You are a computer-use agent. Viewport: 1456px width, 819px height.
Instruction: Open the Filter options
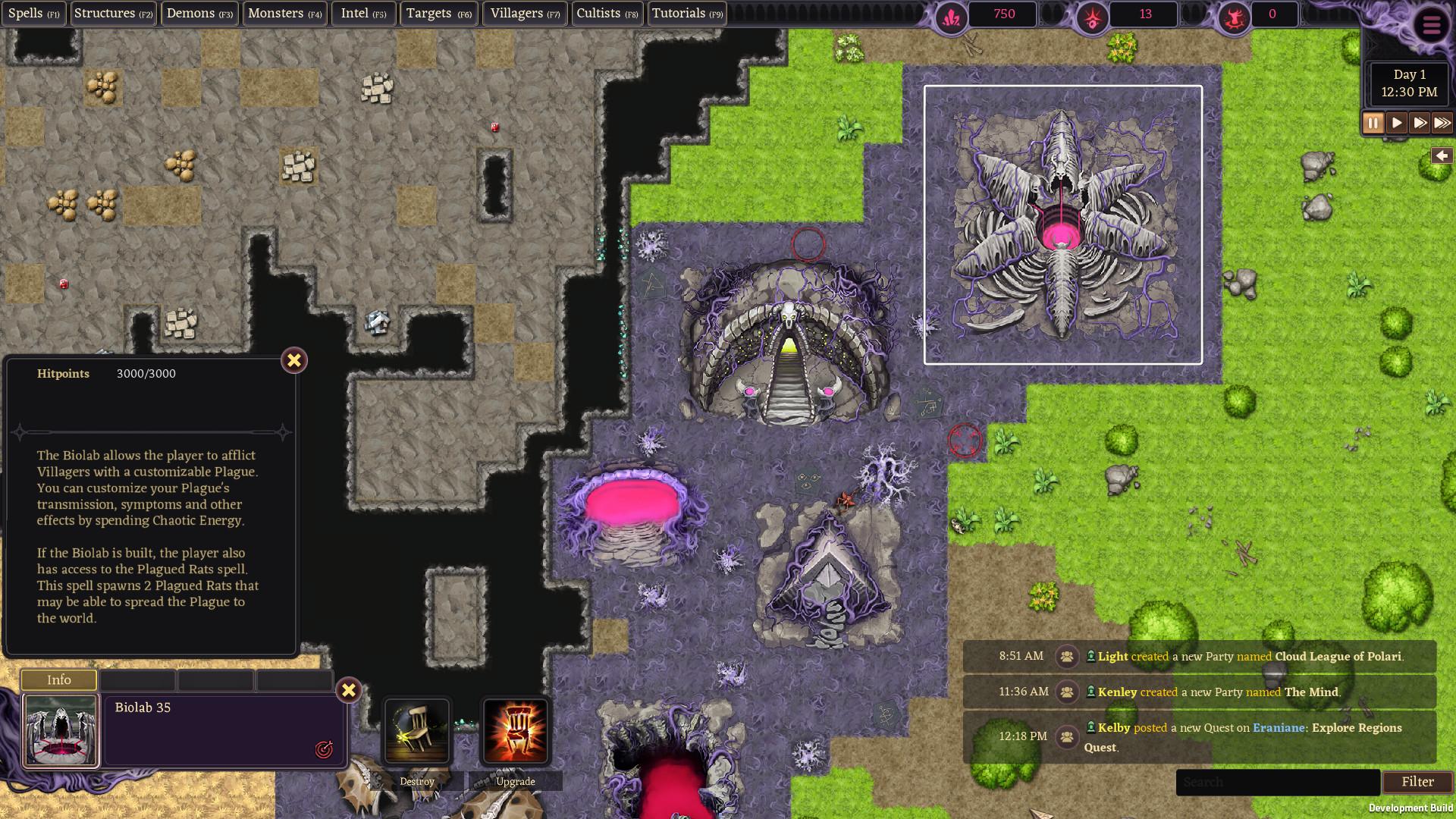[1417, 782]
